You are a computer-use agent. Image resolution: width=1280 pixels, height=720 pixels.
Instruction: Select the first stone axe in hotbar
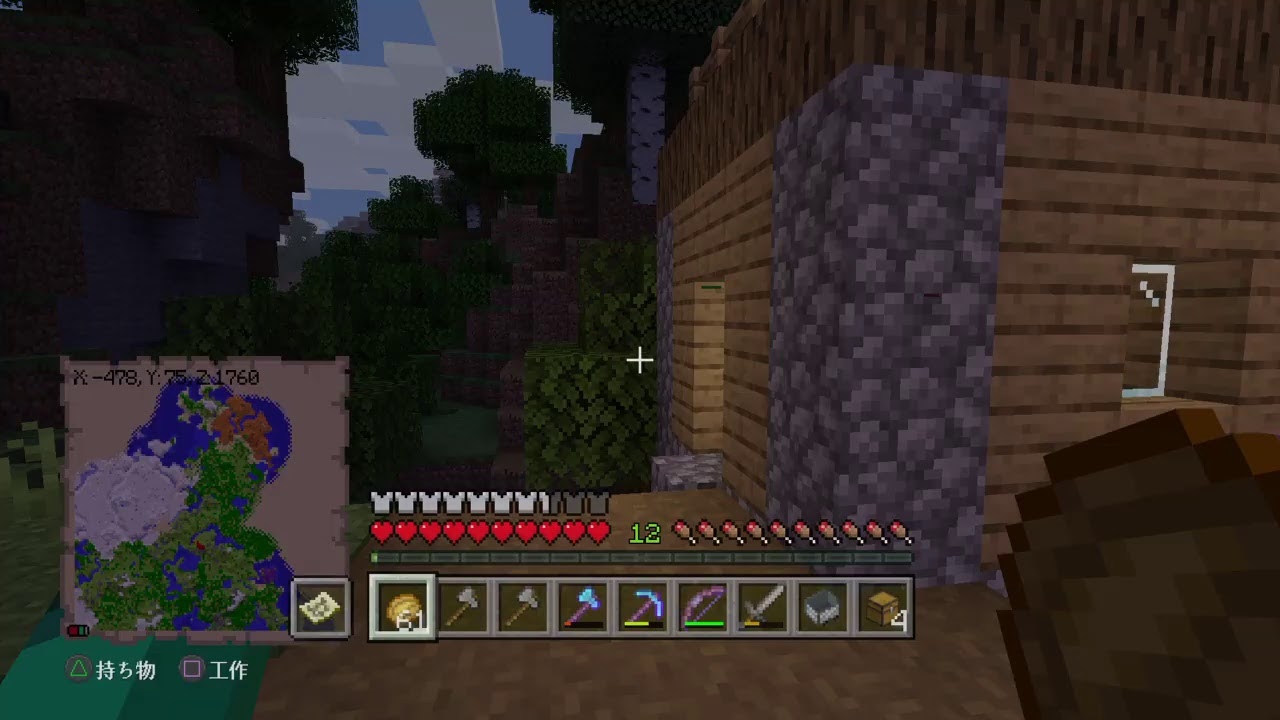[461, 609]
